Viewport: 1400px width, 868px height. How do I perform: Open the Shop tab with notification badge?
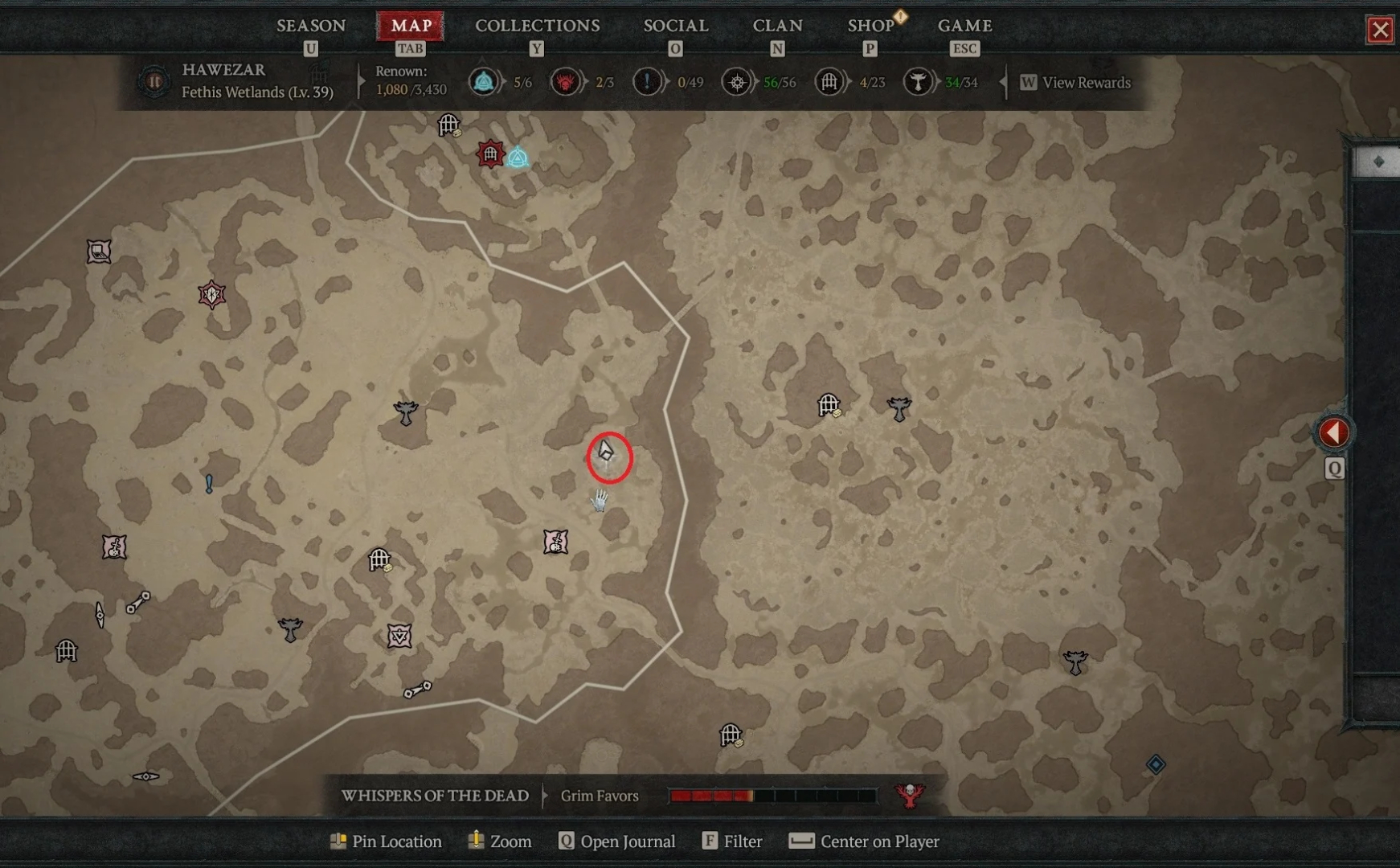(x=871, y=25)
